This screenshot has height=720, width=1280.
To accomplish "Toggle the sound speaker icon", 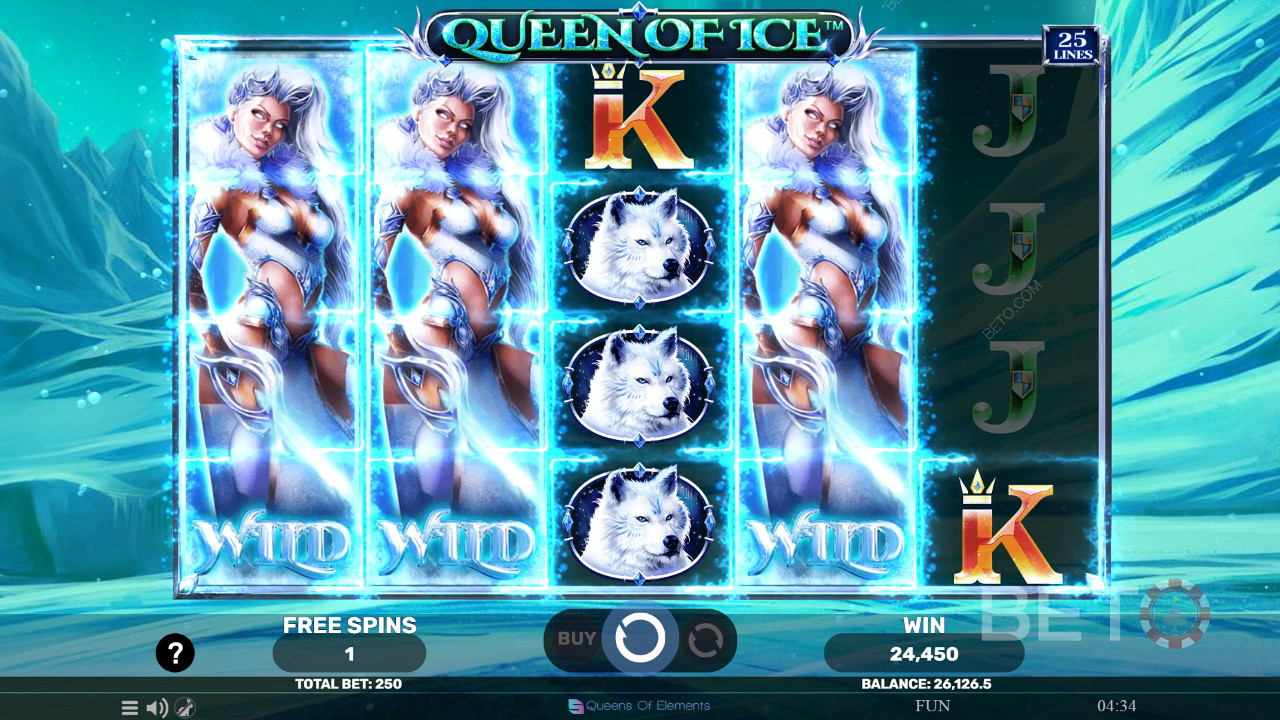I will (157, 708).
